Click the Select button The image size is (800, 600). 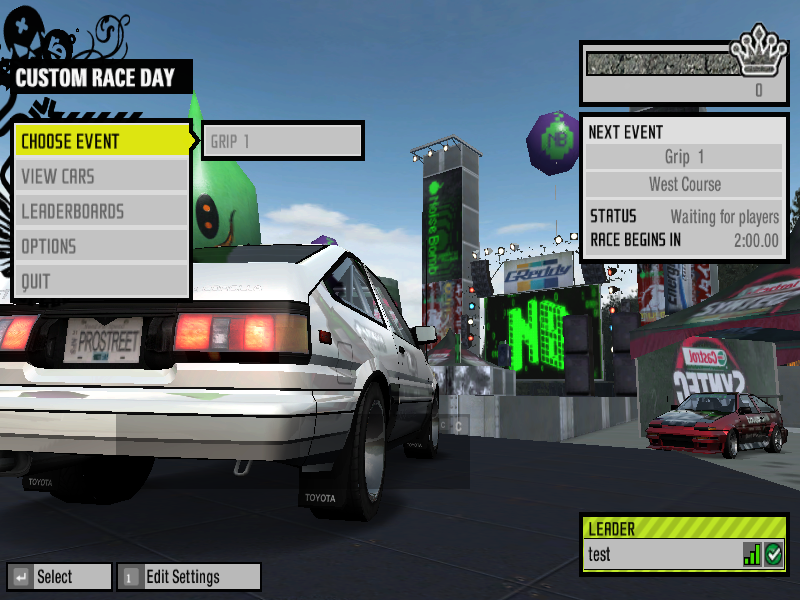tap(58, 577)
